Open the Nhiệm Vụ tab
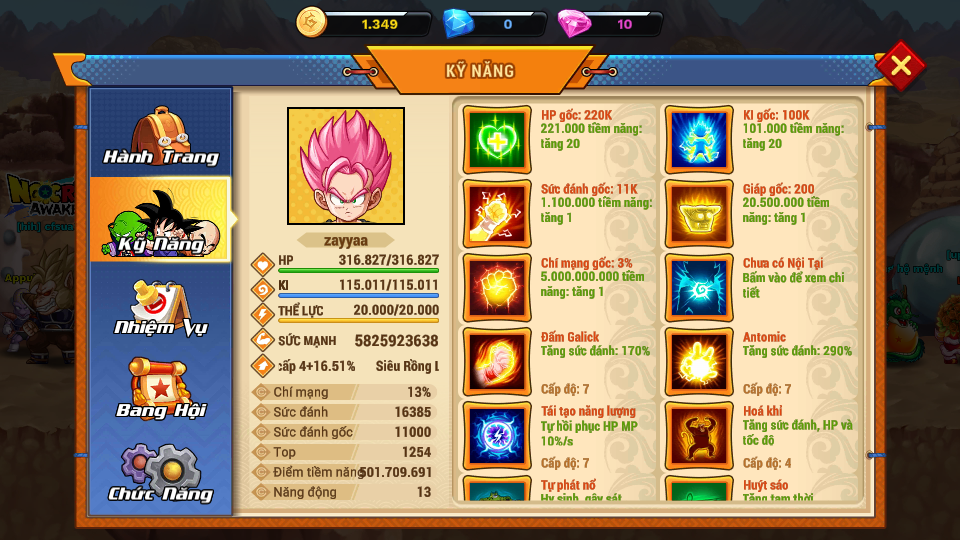The width and height of the screenshot is (960, 540). tap(161, 306)
